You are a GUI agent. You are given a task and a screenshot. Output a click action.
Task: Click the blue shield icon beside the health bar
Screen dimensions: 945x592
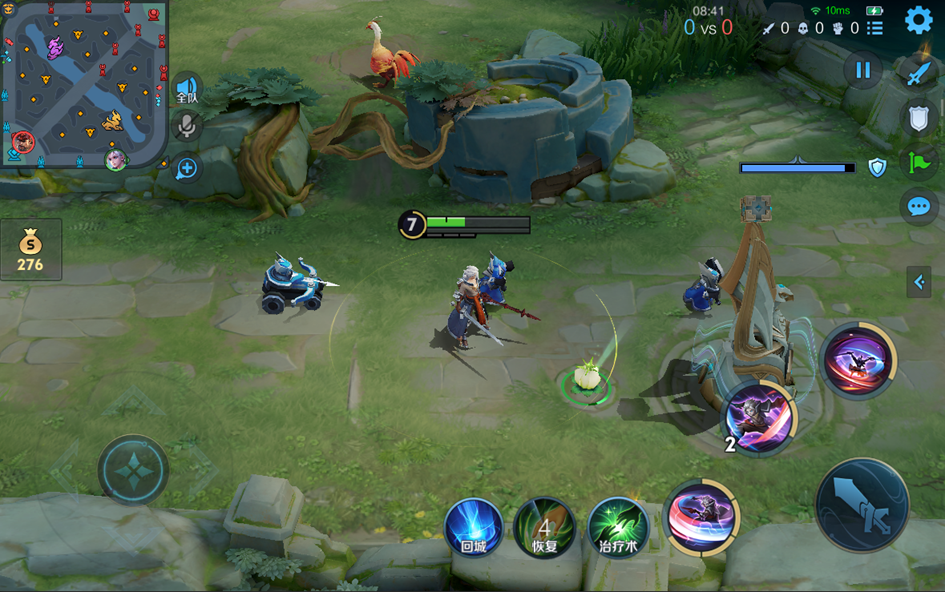click(x=877, y=168)
